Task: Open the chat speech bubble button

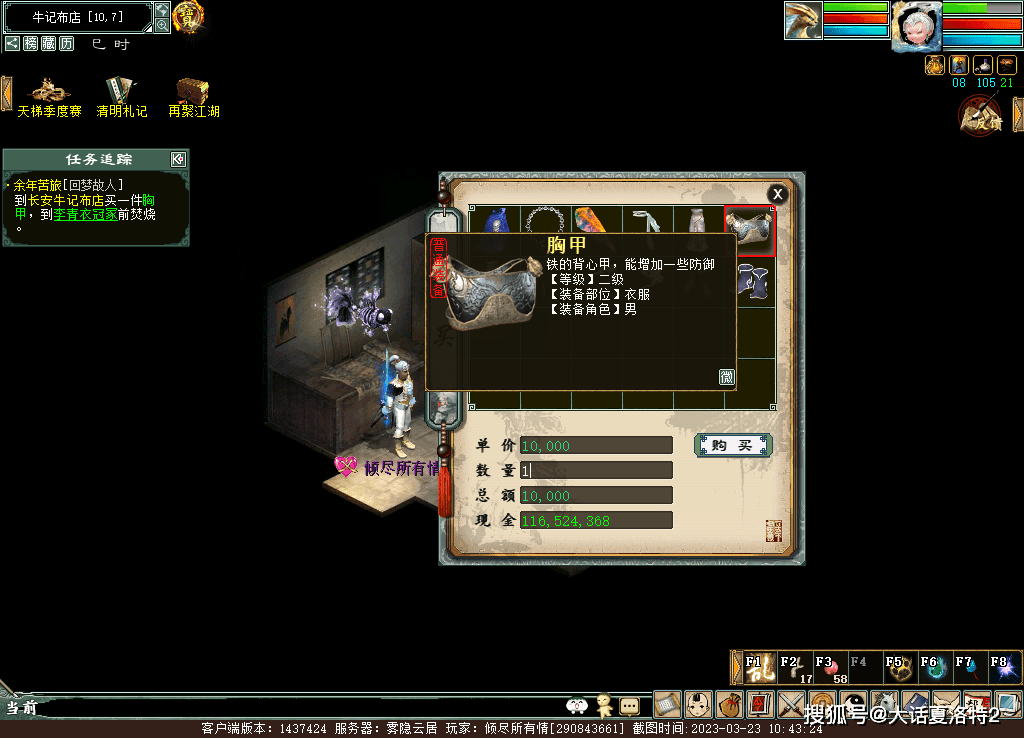Action: [x=629, y=705]
